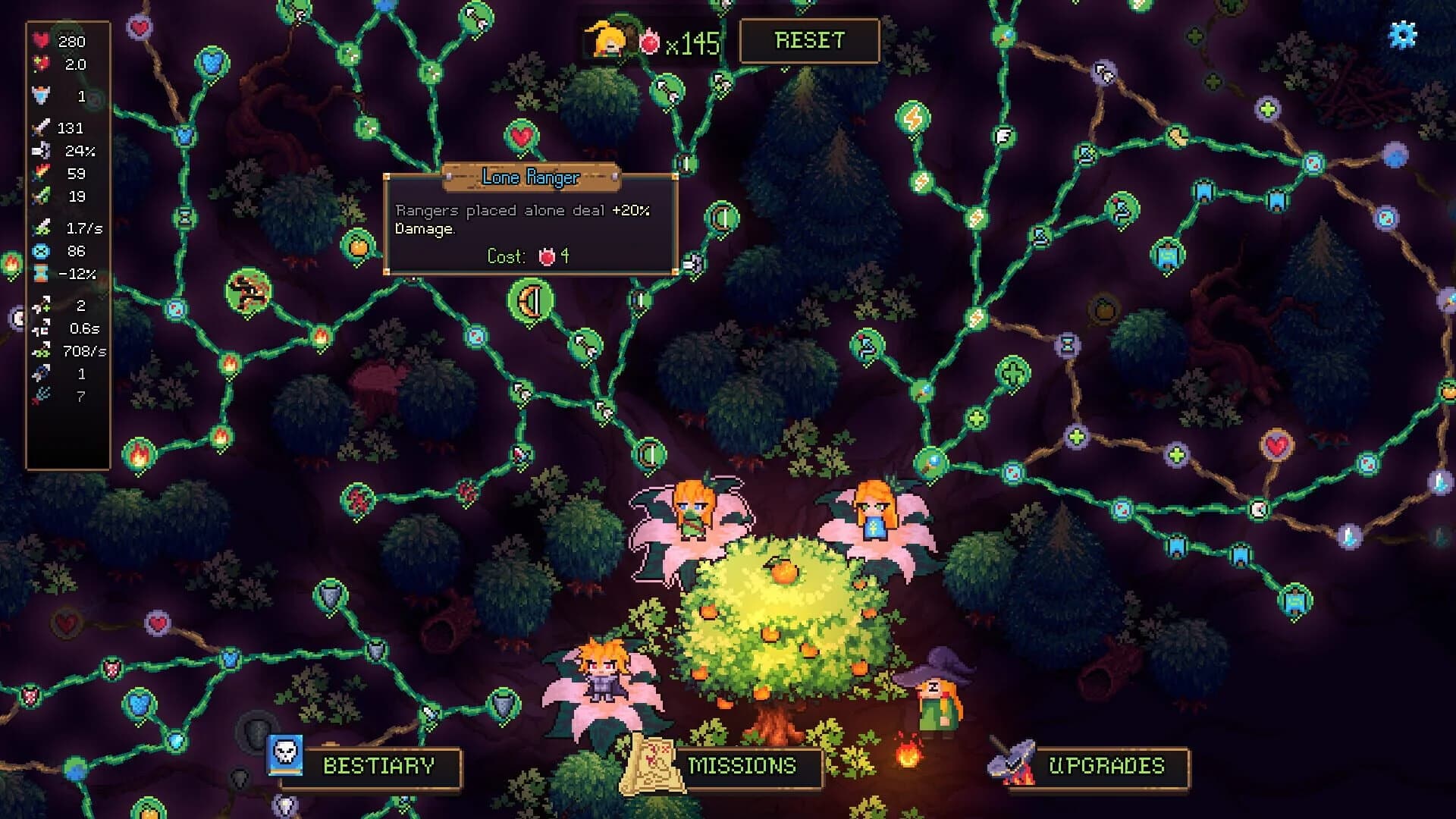Open the UPGRADES screen
This screenshot has width=1456, height=819.
click(x=1106, y=767)
